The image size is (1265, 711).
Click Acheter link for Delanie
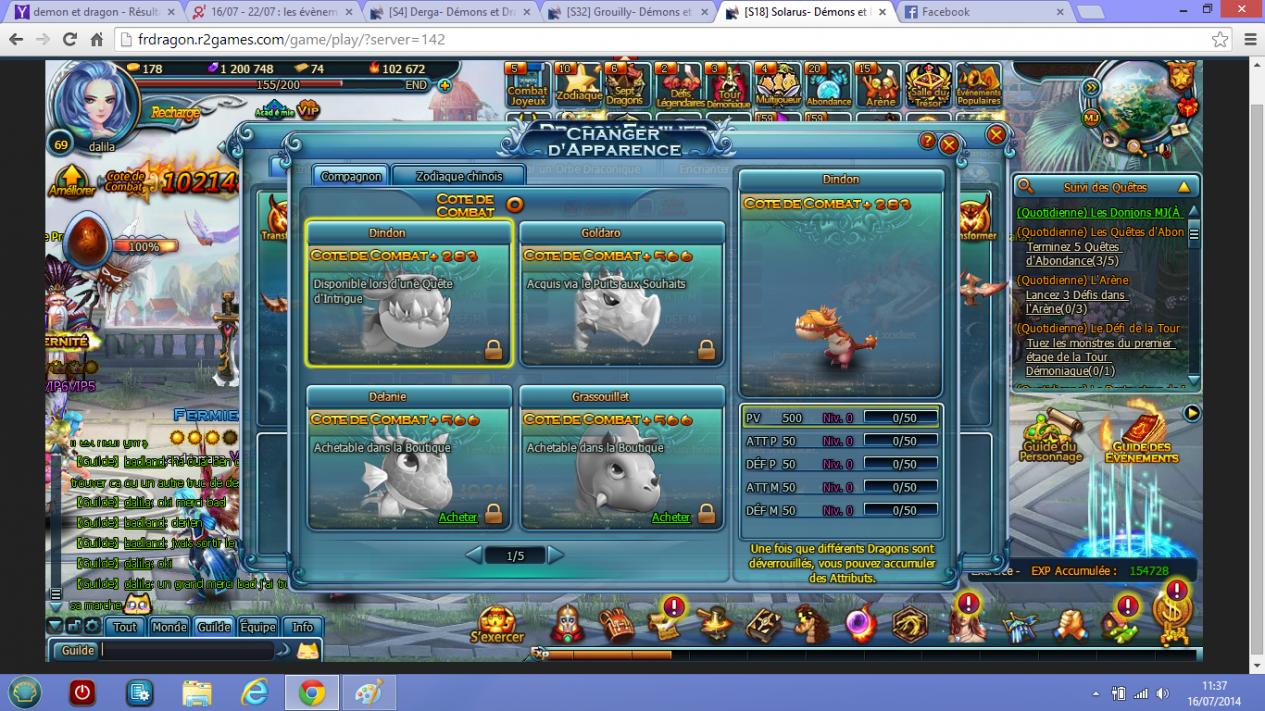(x=458, y=517)
